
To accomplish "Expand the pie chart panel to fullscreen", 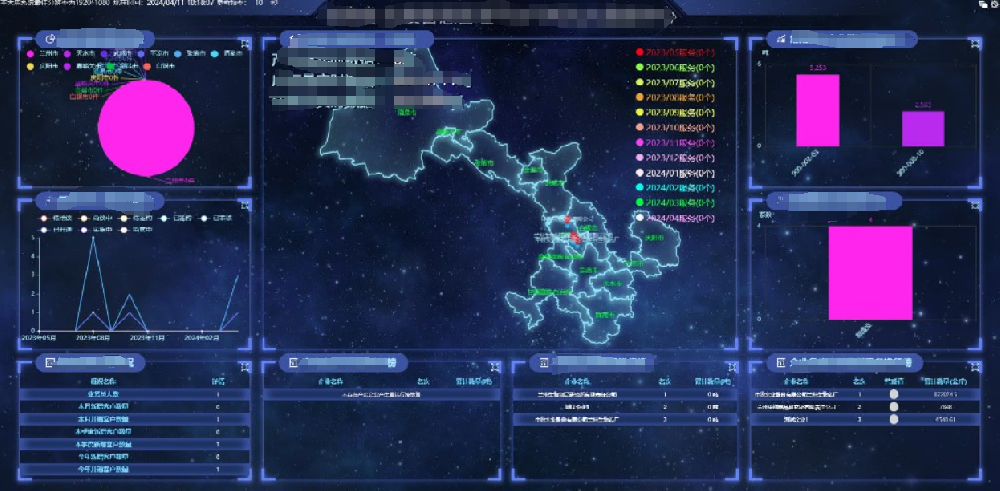I will (x=244, y=44).
